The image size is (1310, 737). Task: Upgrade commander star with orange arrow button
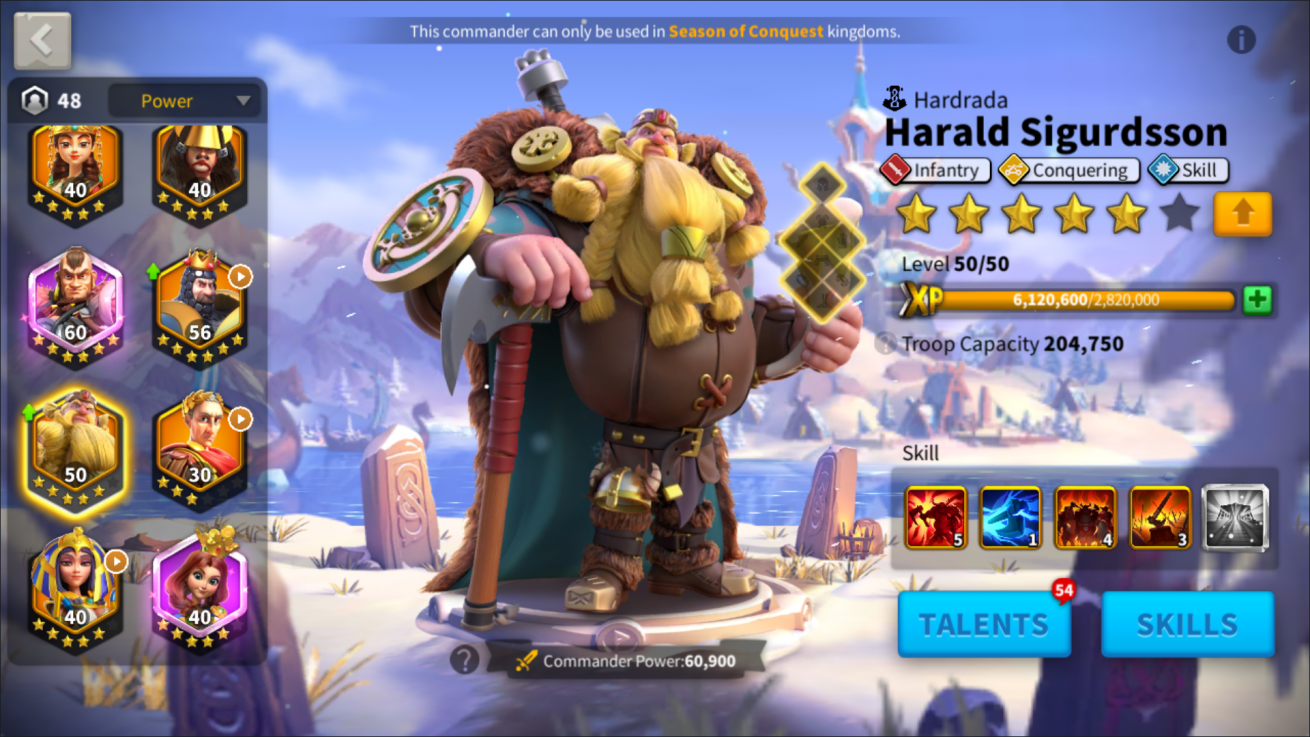[1242, 214]
